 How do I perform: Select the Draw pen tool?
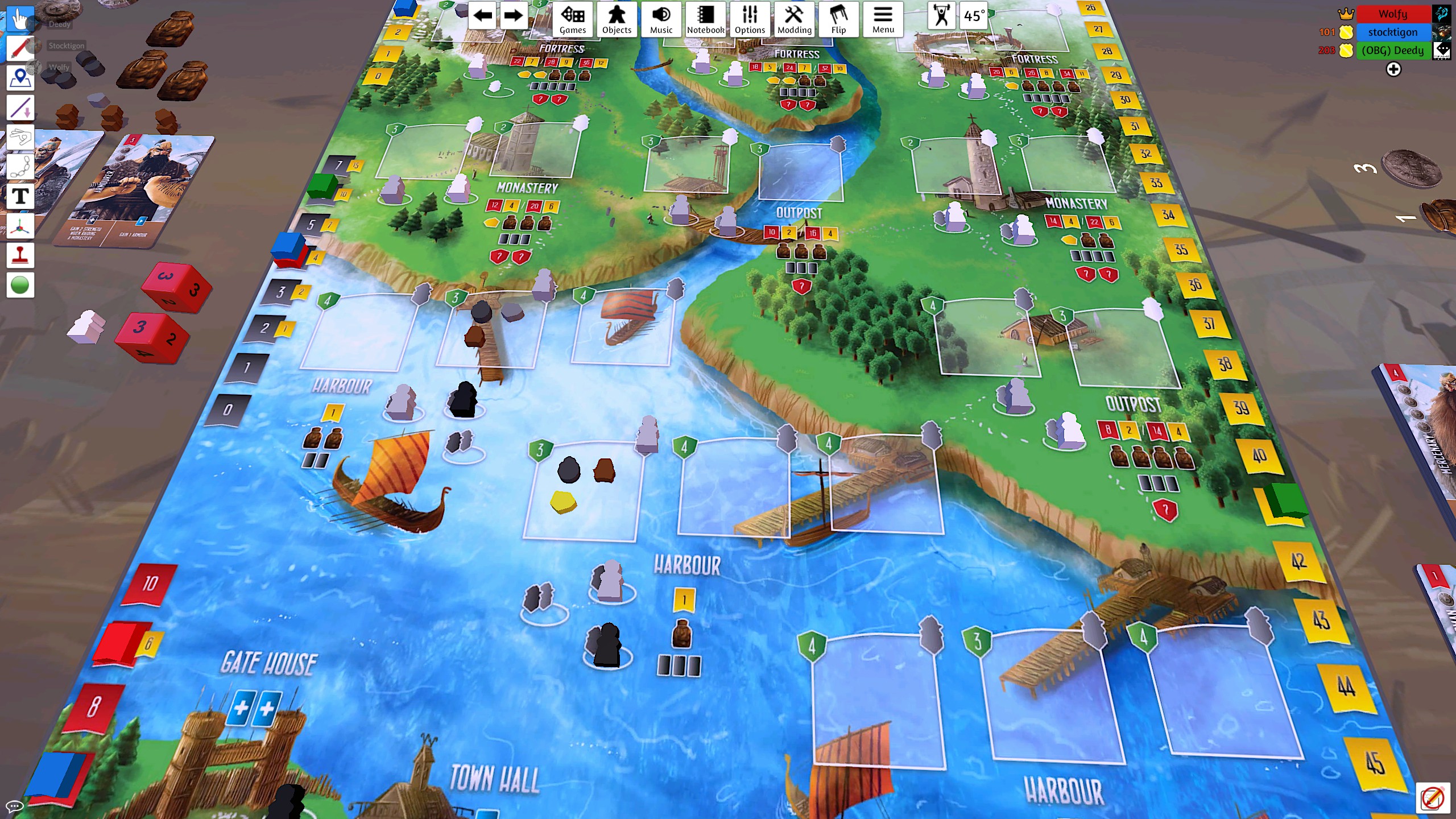click(x=20, y=49)
